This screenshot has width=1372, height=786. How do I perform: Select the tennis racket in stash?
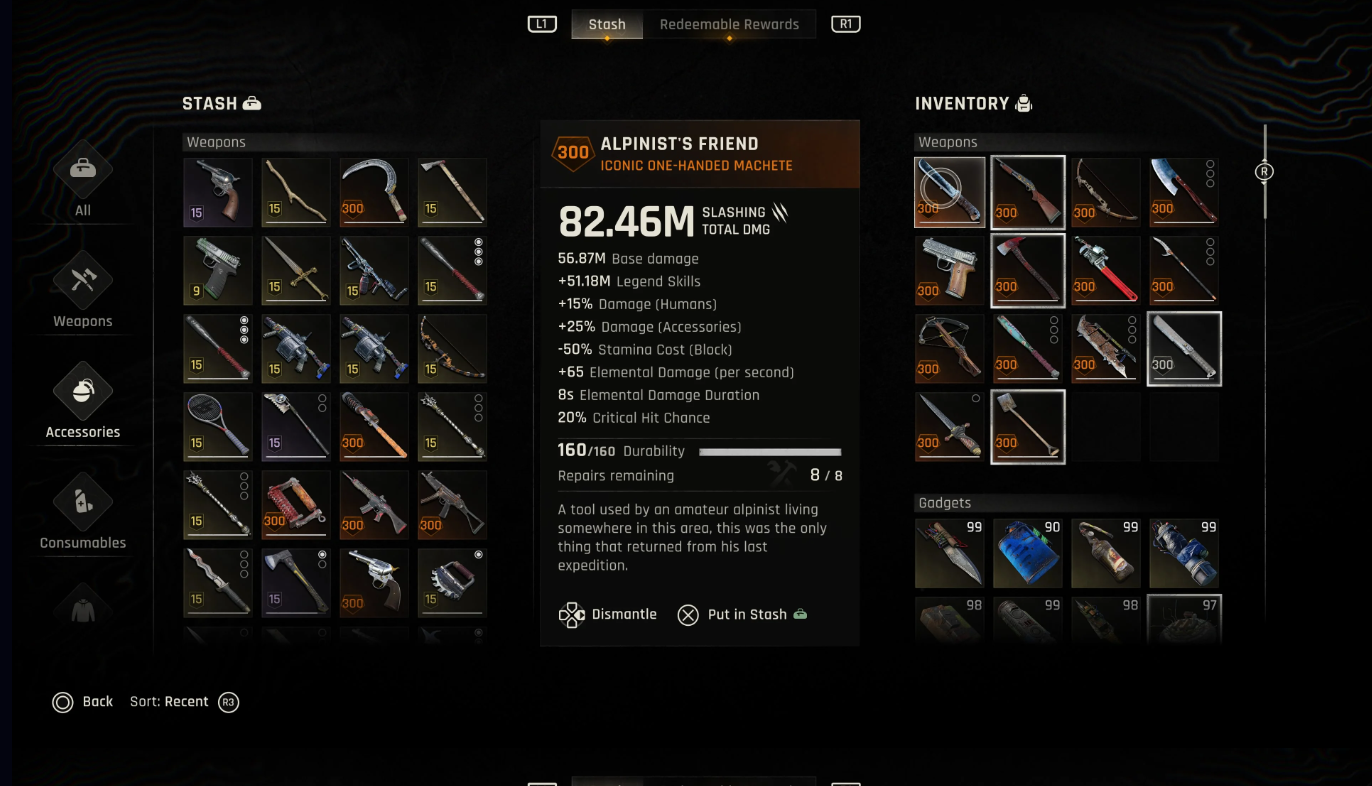tap(219, 426)
